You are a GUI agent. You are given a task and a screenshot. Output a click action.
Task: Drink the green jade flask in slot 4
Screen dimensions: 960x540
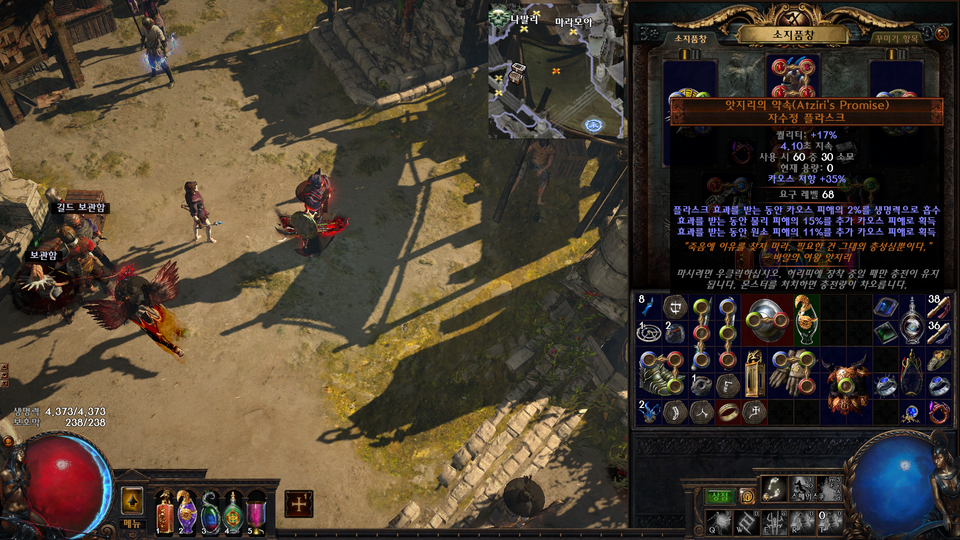click(x=233, y=510)
